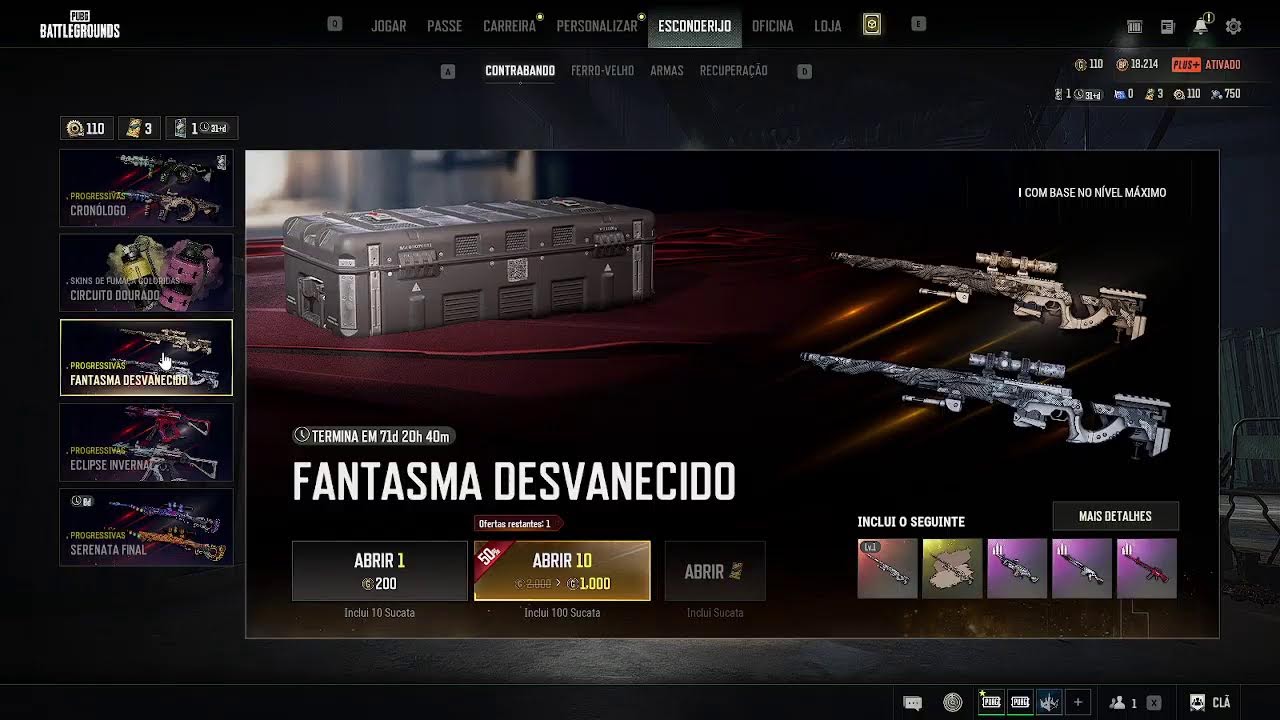The width and height of the screenshot is (1280, 720).
Task: Select the Eclipse Invernal crate
Action: [146, 442]
